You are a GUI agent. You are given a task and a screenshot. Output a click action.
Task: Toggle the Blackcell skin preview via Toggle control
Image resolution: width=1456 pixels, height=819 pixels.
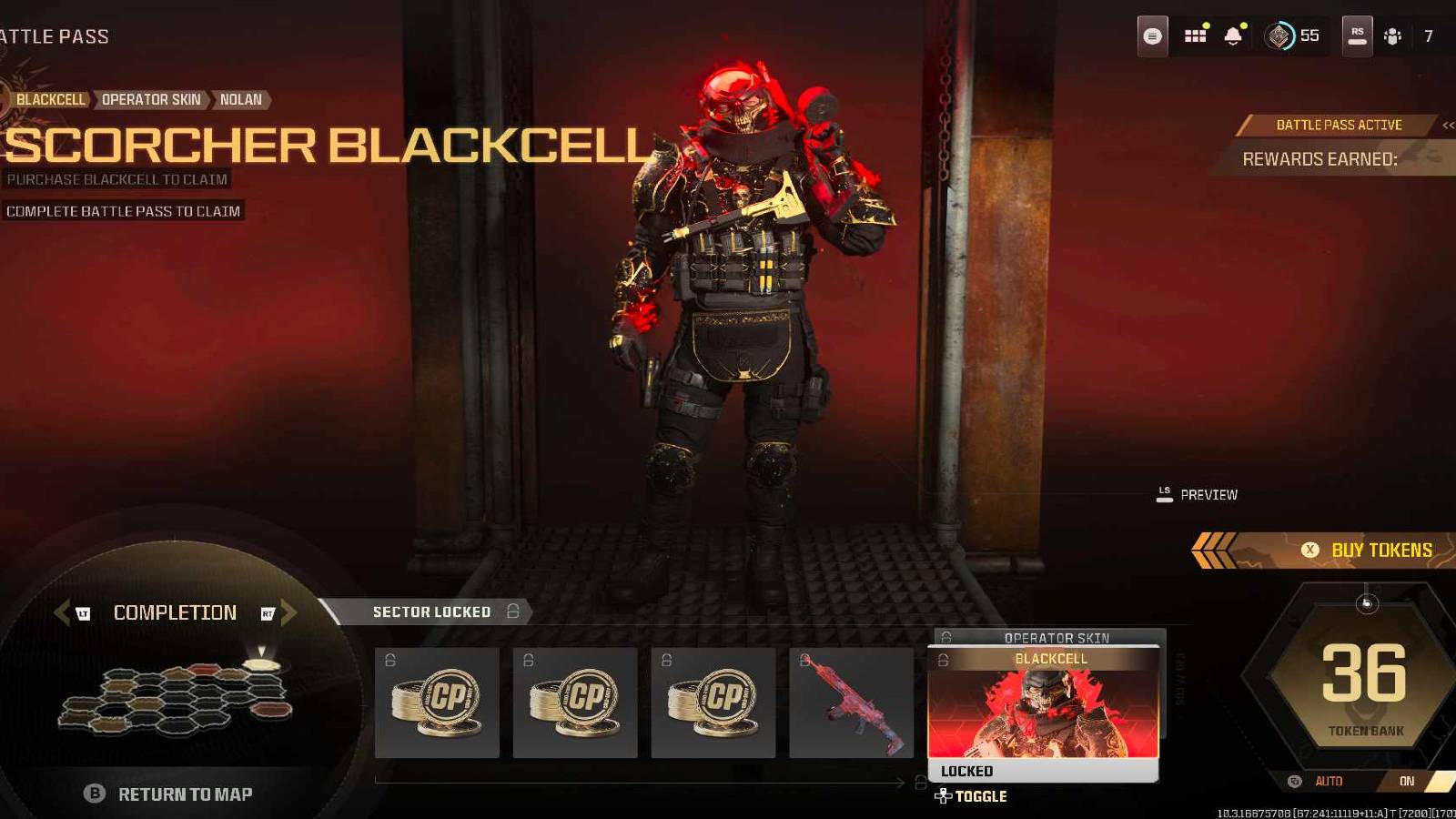[x=973, y=795]
